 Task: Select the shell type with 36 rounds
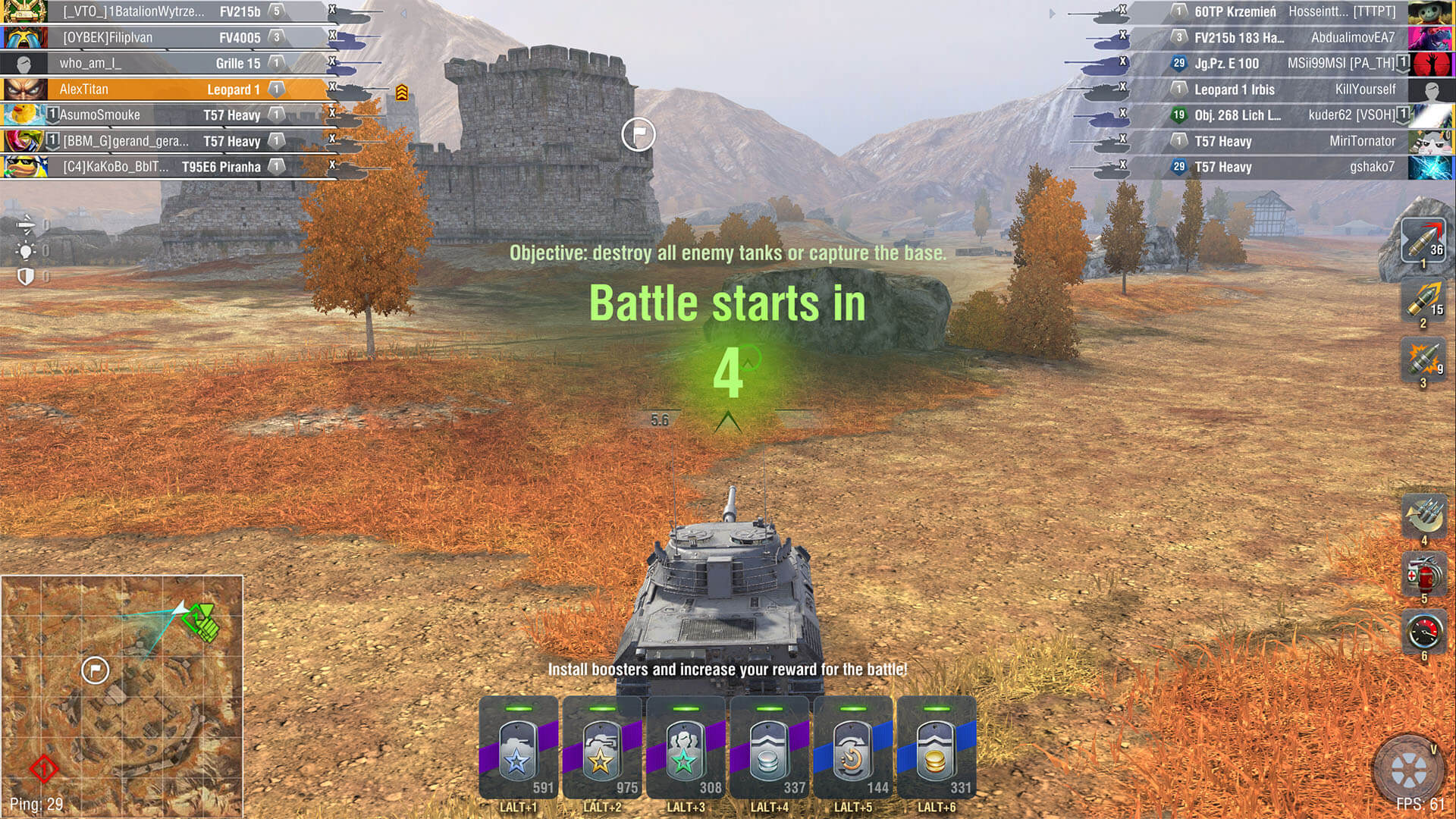pos(1423,241)
